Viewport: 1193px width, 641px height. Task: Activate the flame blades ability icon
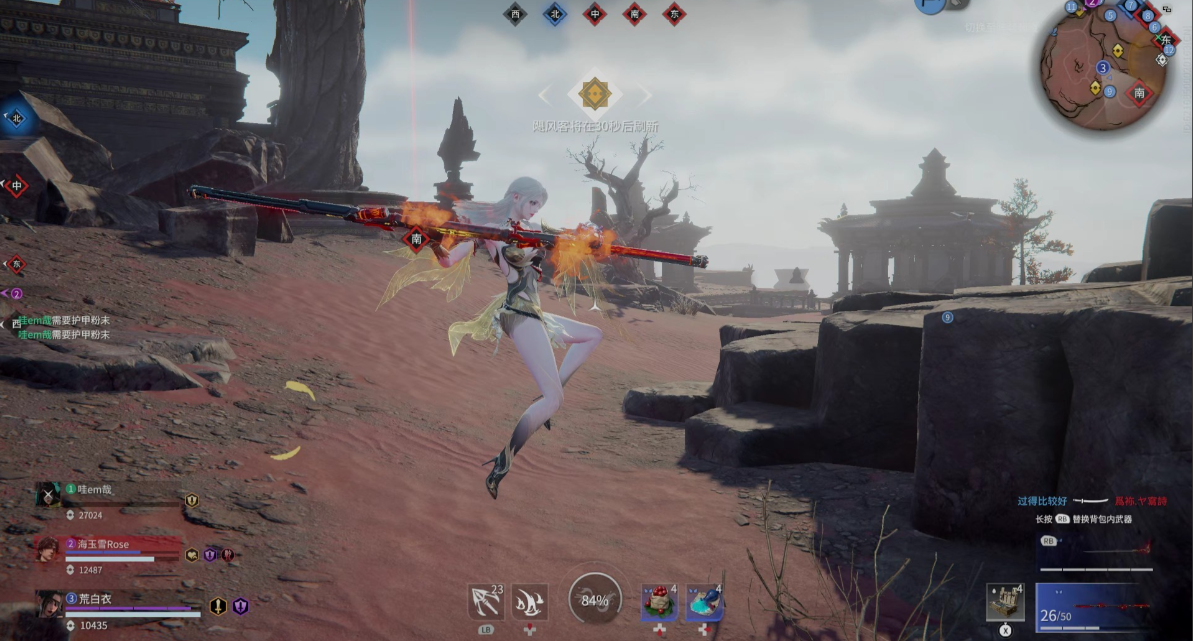[x=529, y=601]
